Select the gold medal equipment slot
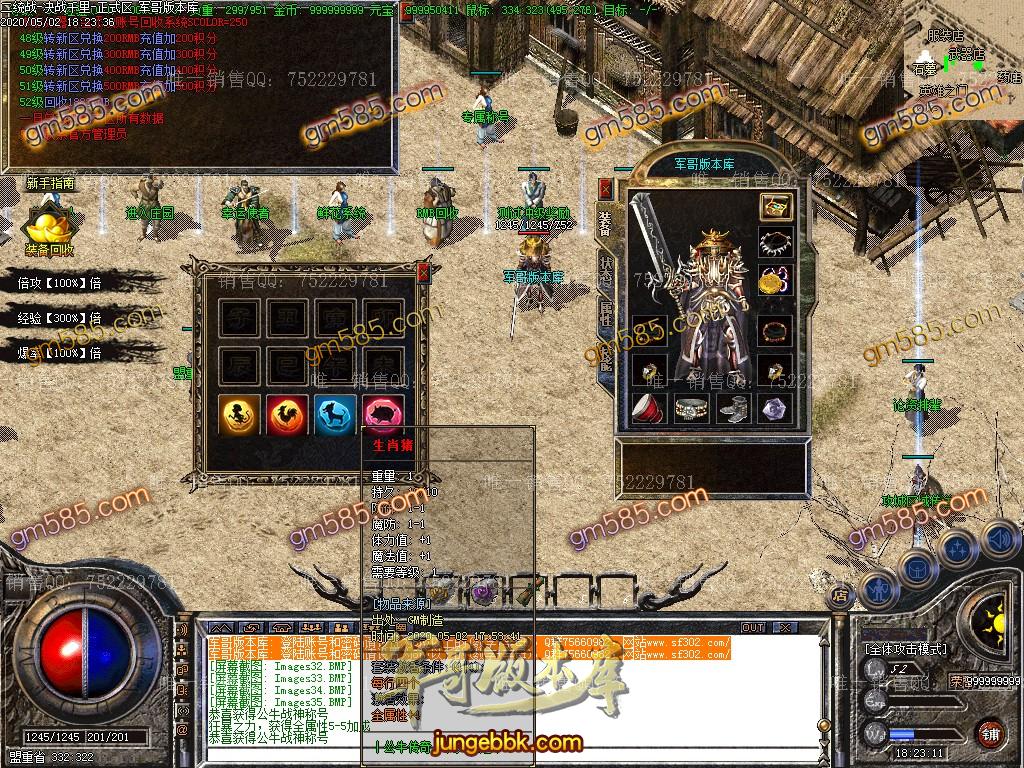 pyautogui.click(x=775, y=281)
